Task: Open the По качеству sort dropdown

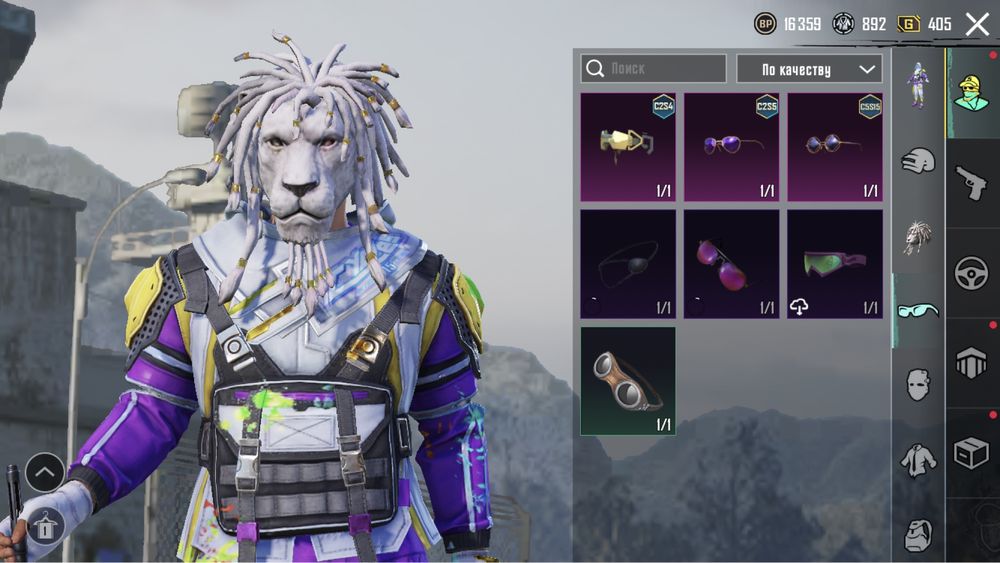Action: pyautogui.click(x=809, y=69)
